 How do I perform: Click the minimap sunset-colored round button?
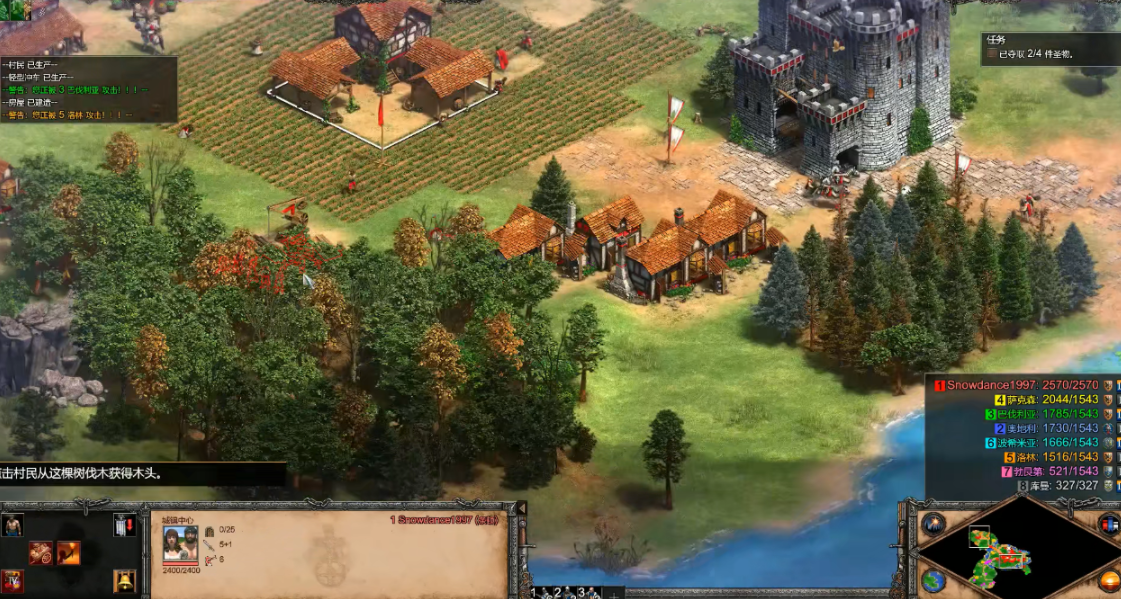(x=1109, y=580)
